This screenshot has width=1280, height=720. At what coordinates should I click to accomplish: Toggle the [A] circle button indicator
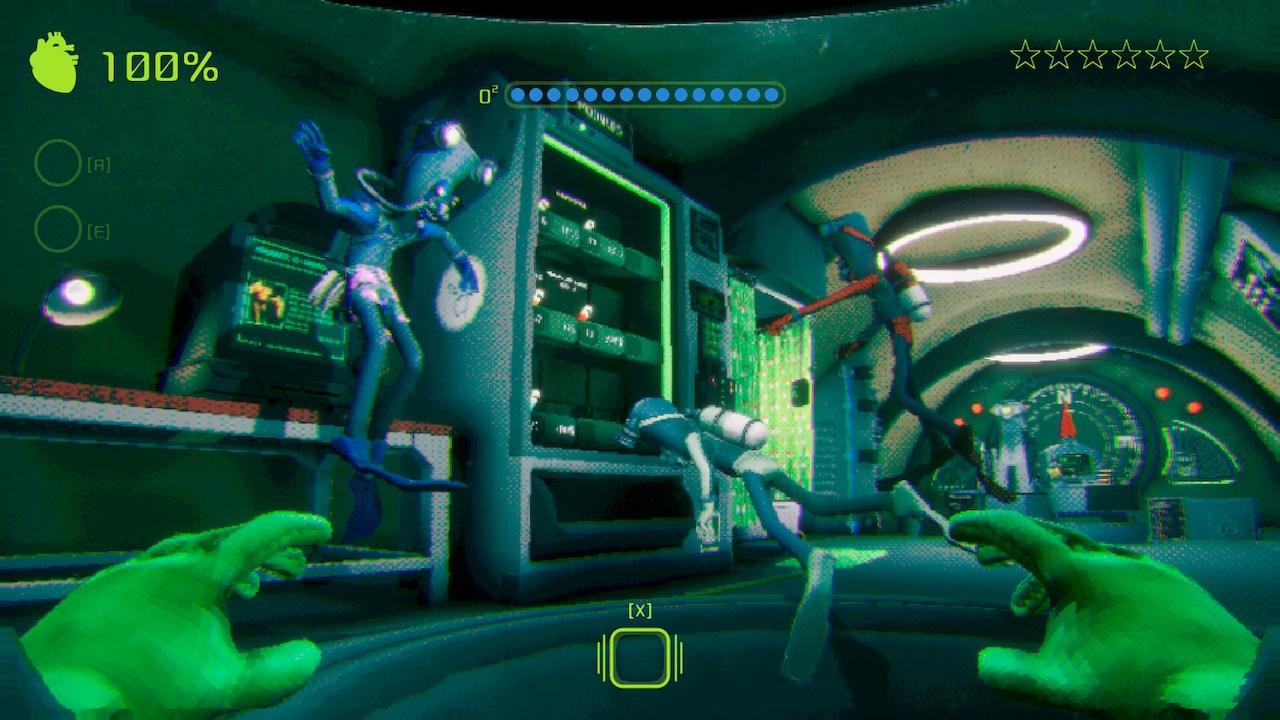pos(57,163)
